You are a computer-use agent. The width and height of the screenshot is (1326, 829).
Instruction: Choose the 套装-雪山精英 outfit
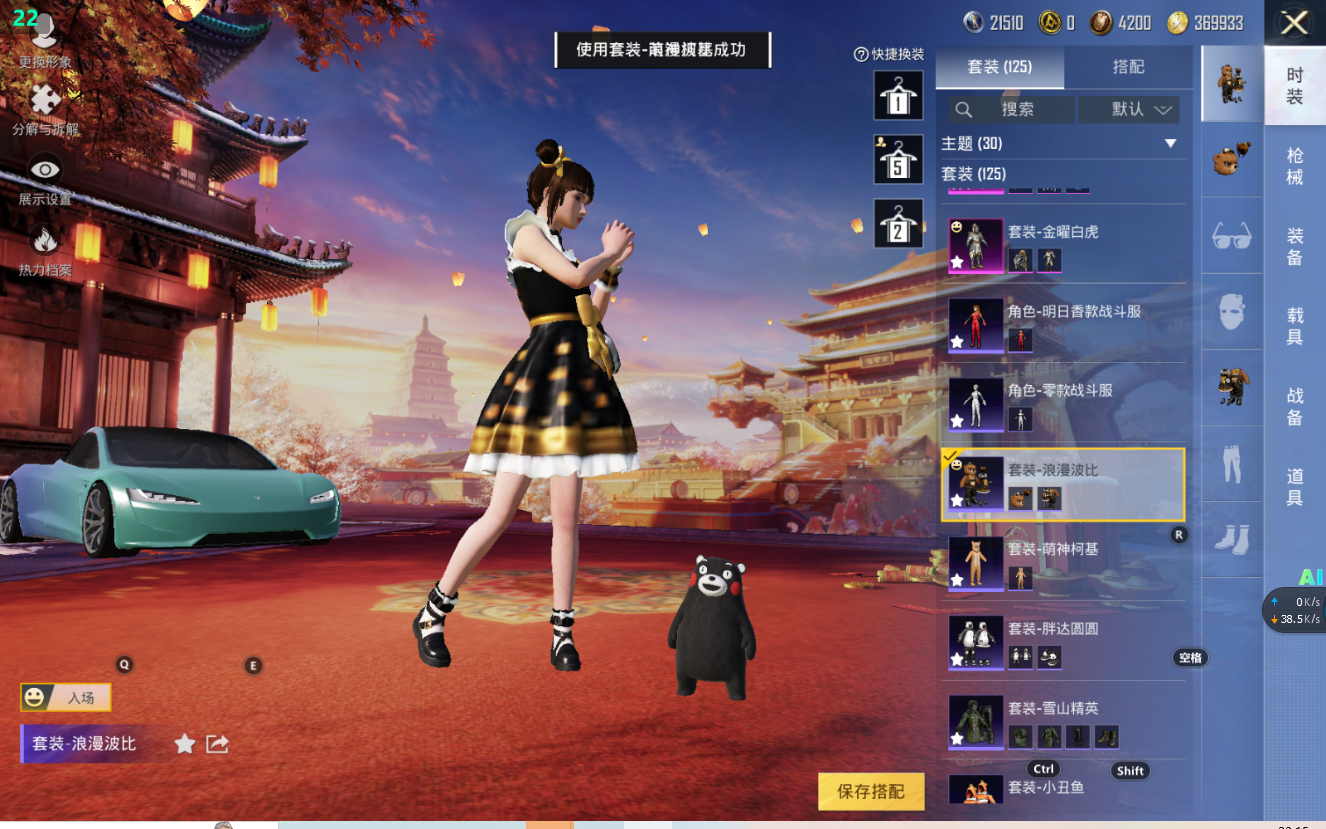click(1063, 722)
